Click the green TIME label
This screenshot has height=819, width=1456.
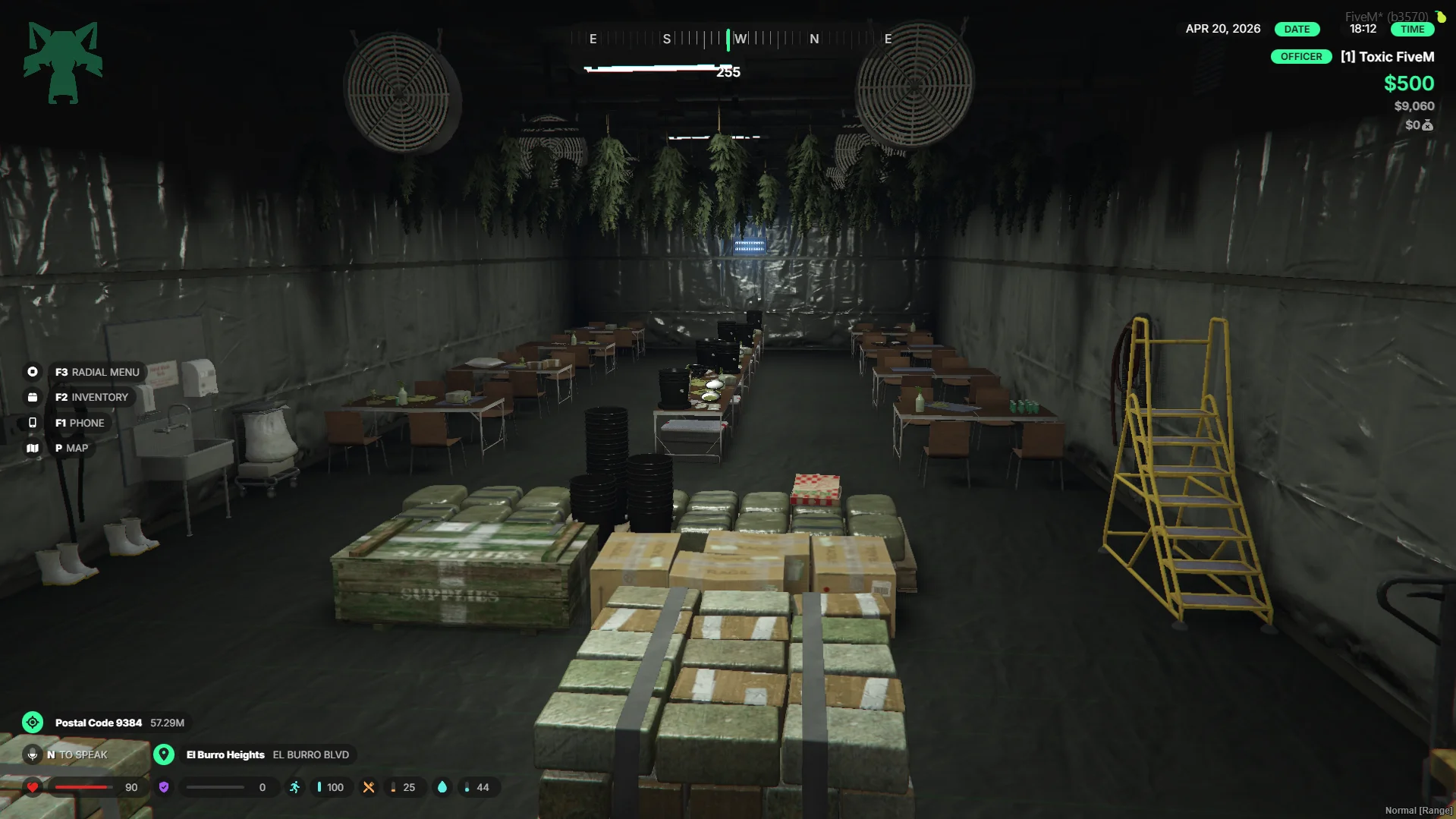pyautogui.click(x=1412, y=29)
